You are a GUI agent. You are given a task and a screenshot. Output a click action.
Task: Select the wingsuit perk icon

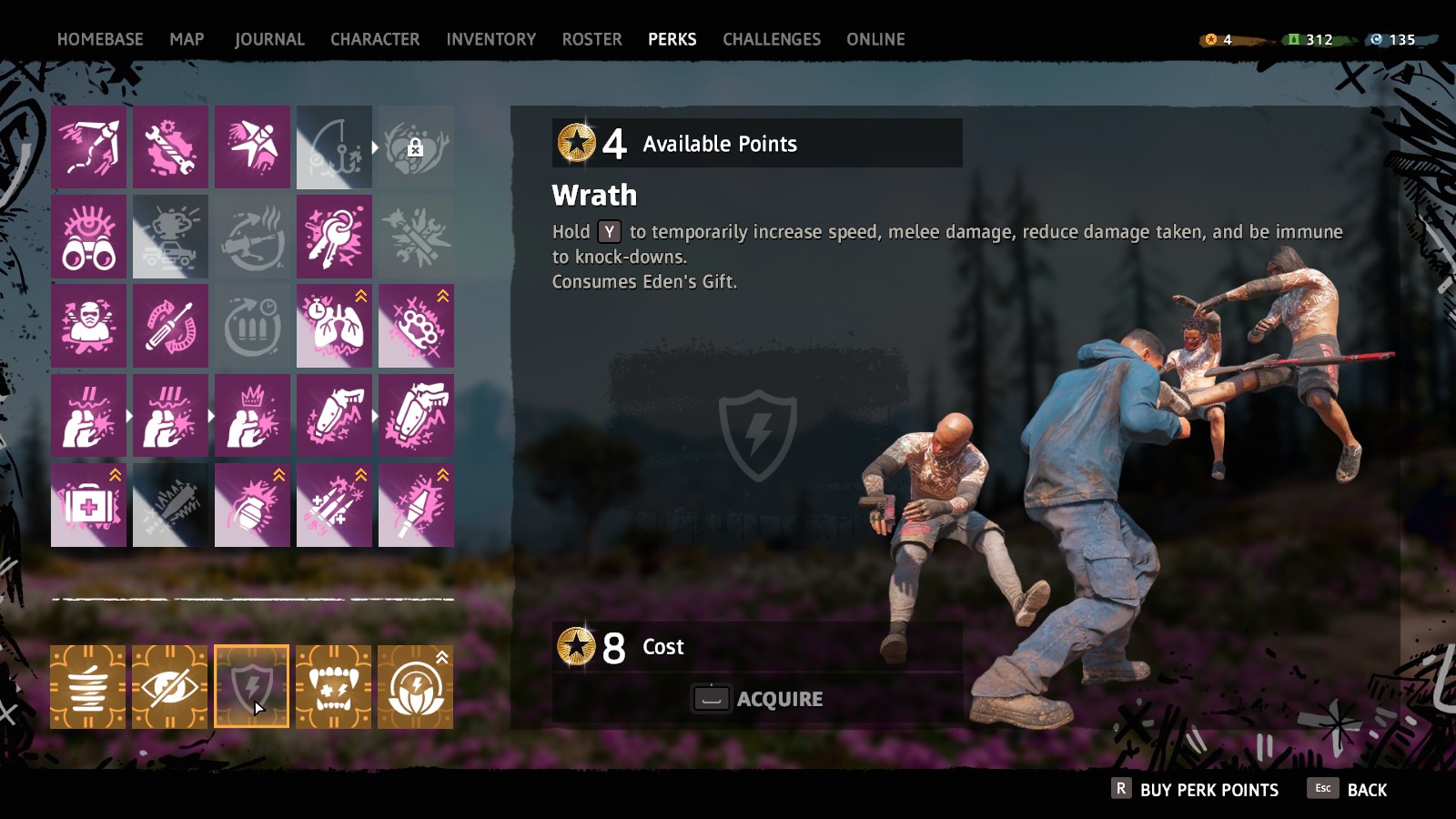click(252, 146)
